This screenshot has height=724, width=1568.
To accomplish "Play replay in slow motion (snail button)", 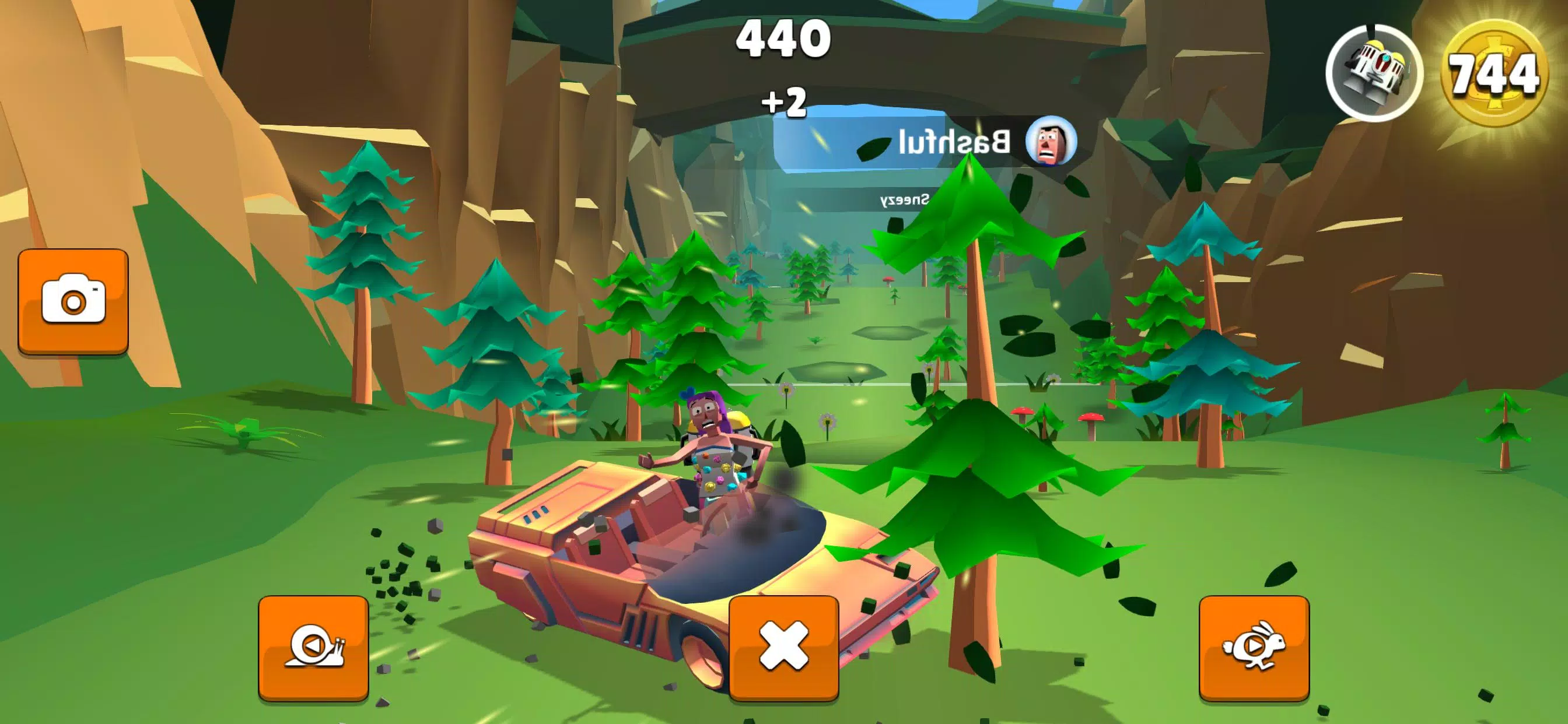I will [x=313, y=647].
